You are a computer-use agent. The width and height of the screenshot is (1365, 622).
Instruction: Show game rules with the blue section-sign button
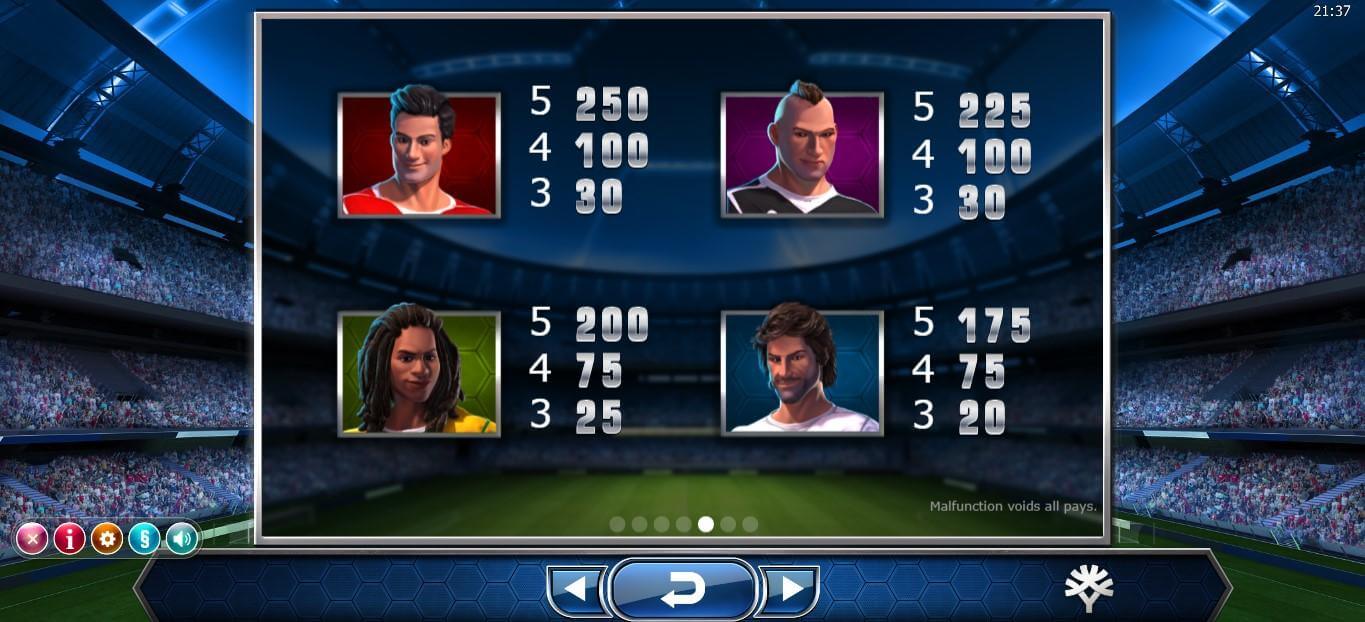click(144, 540)
